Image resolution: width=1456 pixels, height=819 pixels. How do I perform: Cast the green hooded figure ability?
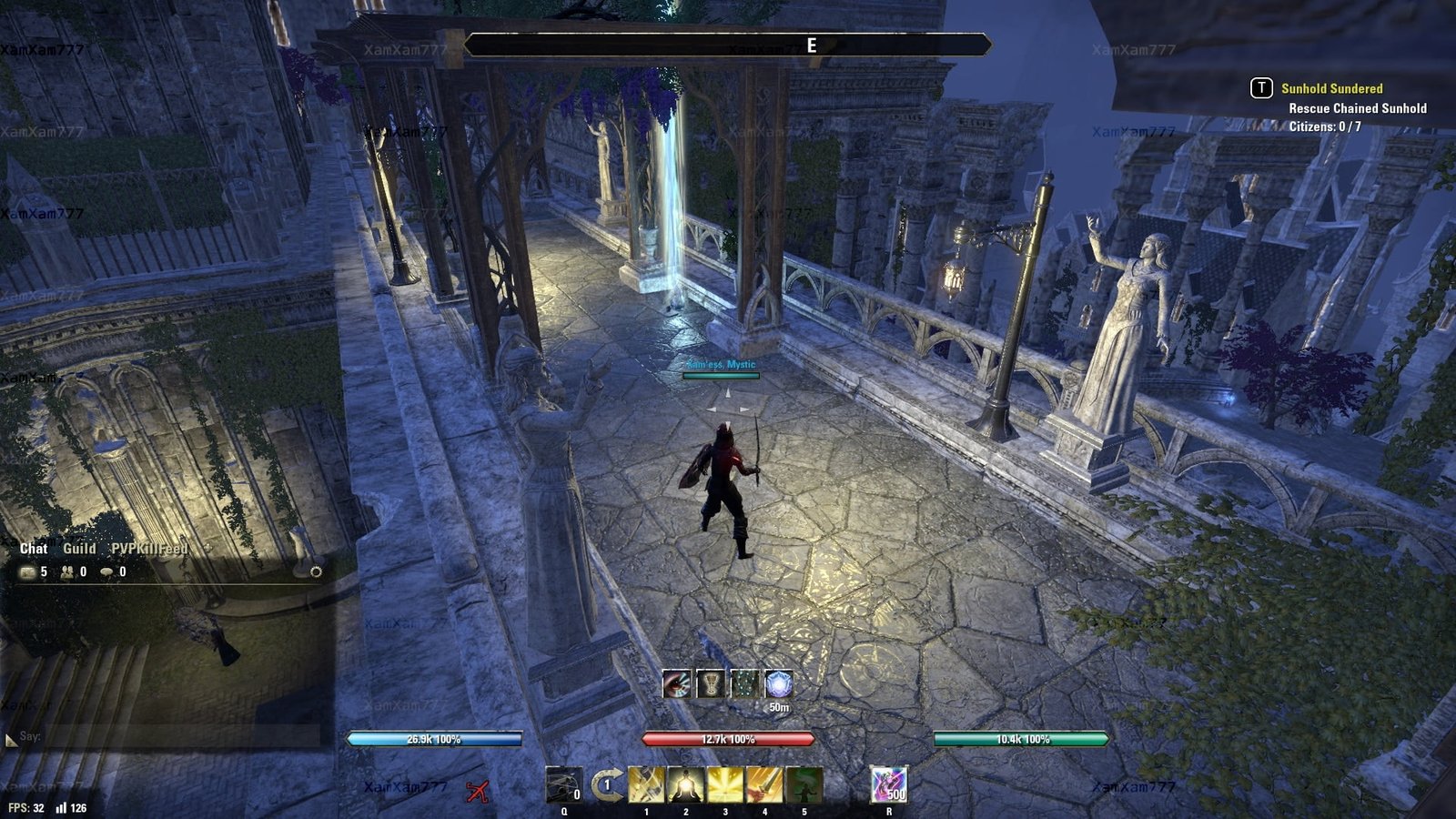coord(804,784)
